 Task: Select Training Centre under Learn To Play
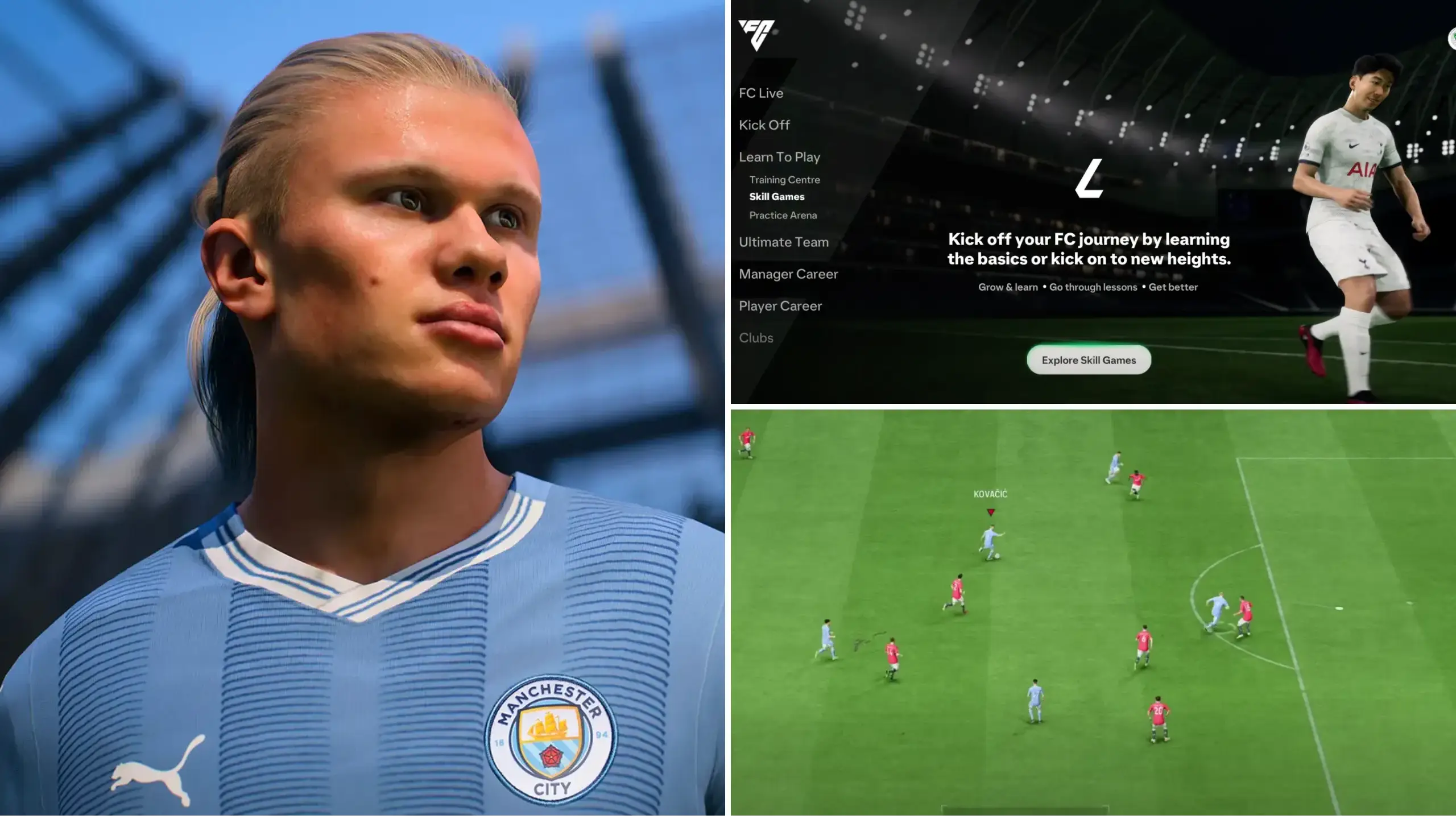click(x=784, y=180)
